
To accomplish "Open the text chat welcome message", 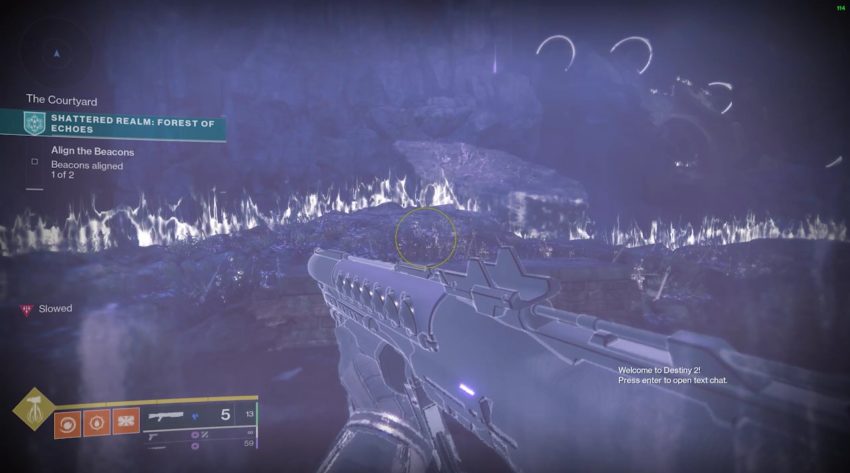I will pos(672,375).
